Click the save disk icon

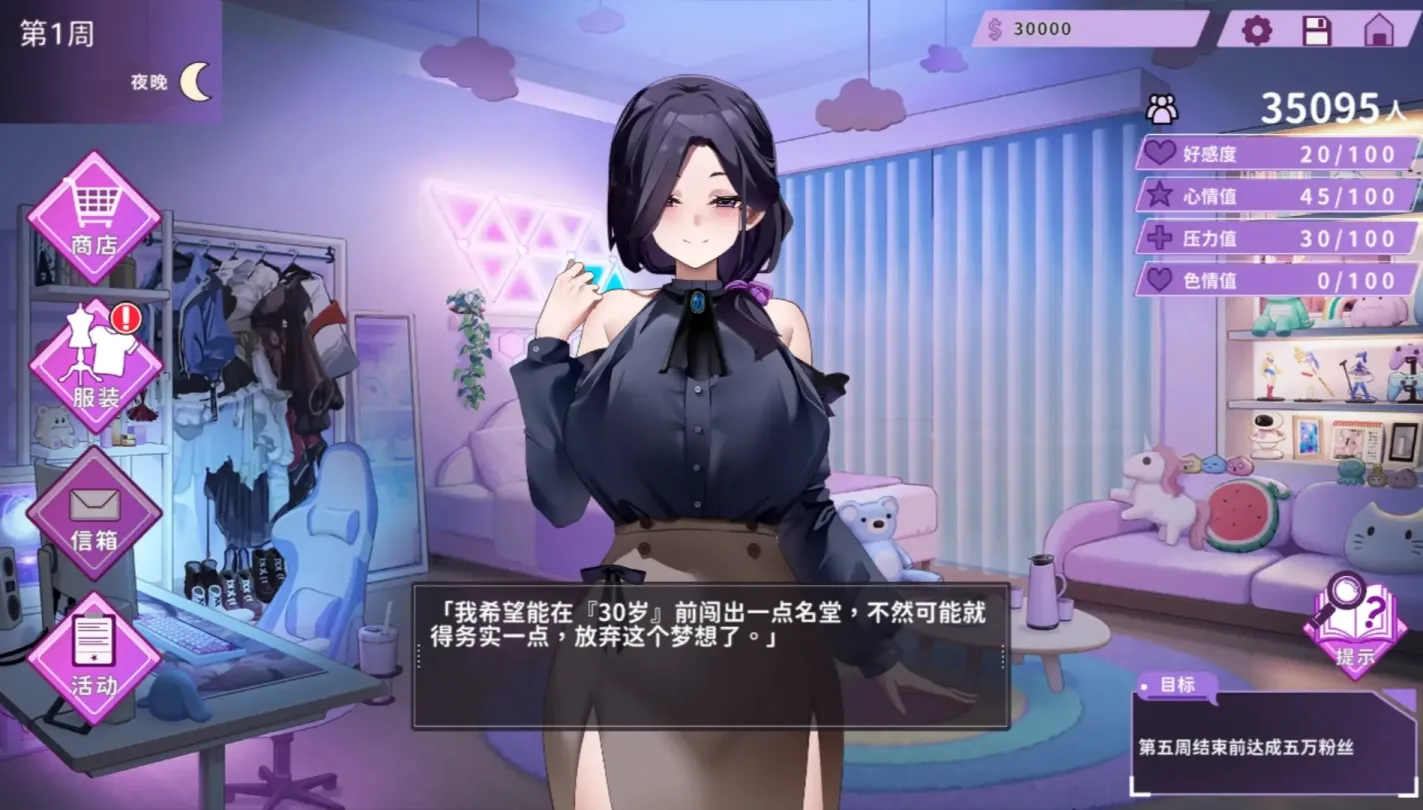[1319, 31]
